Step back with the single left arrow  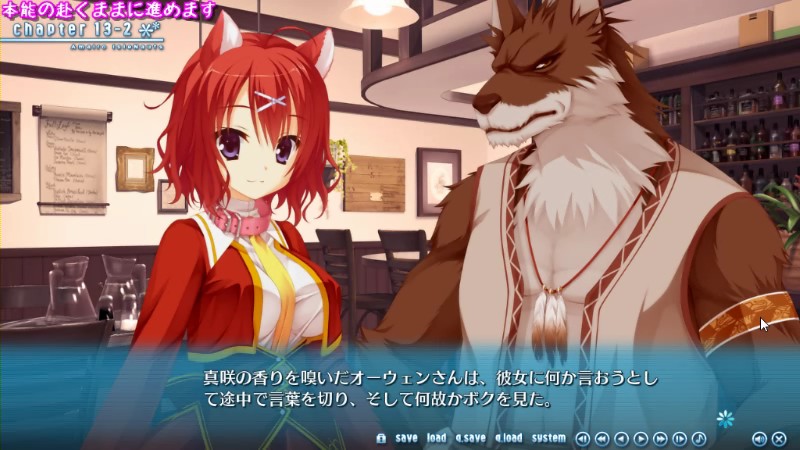[x=620, y=438]
